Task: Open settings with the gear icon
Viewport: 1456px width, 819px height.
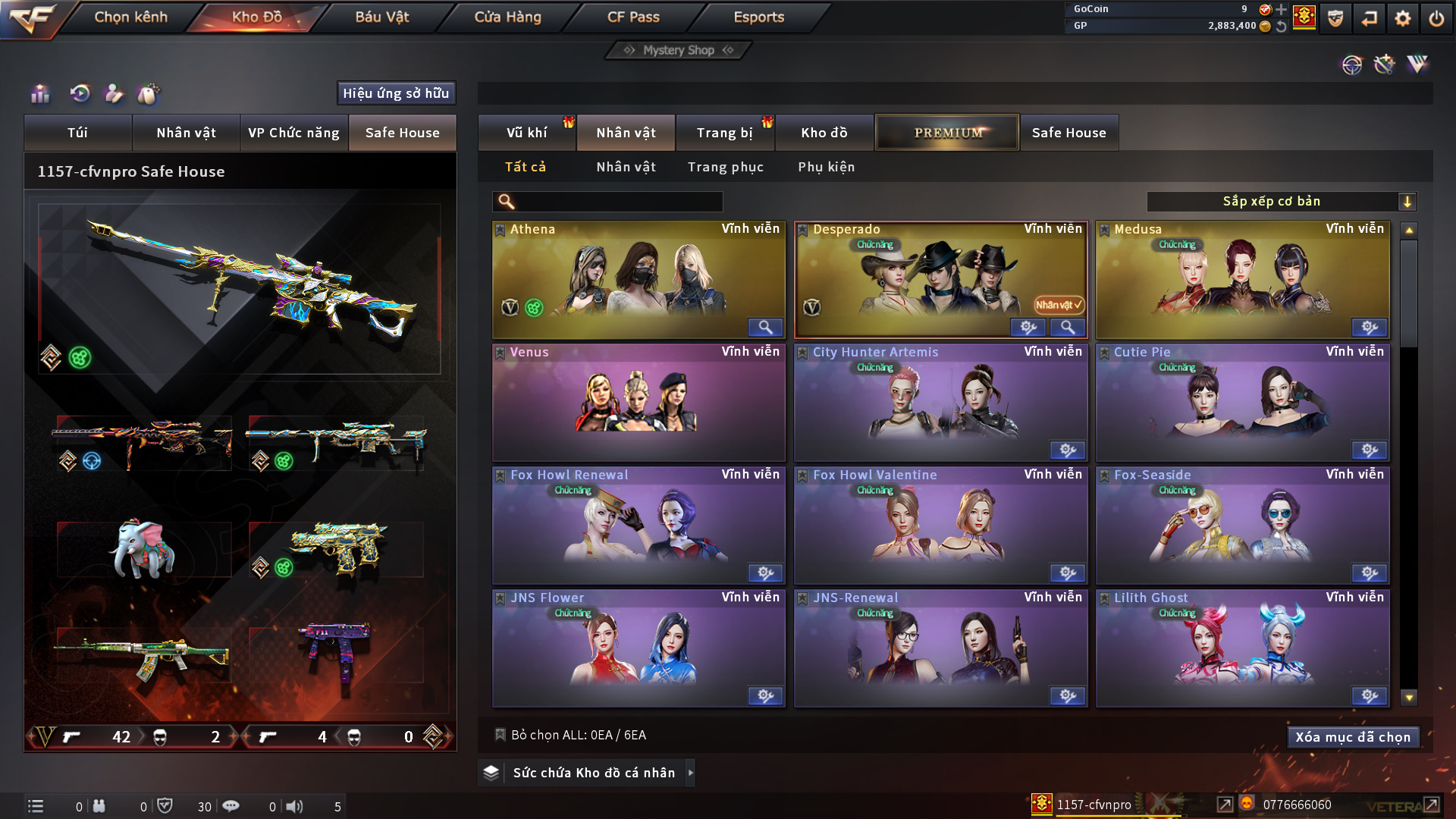Action: (1403, 18)
